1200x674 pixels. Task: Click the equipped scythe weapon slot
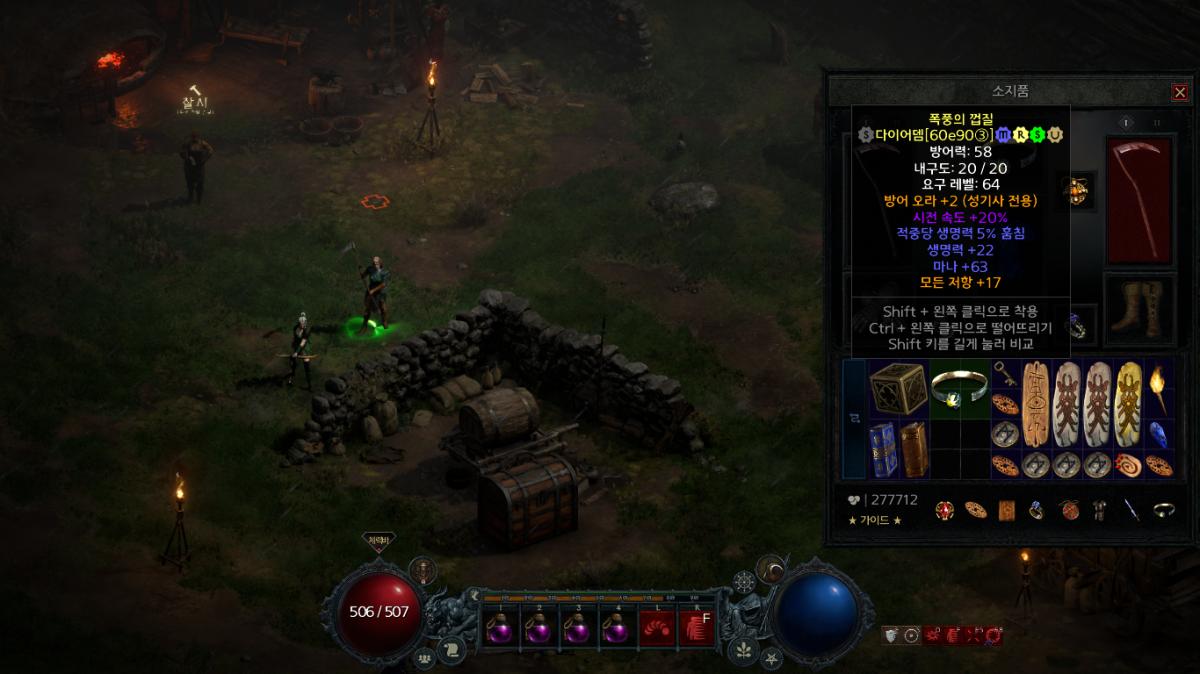pyautogui.click(x=1139, y=200)
